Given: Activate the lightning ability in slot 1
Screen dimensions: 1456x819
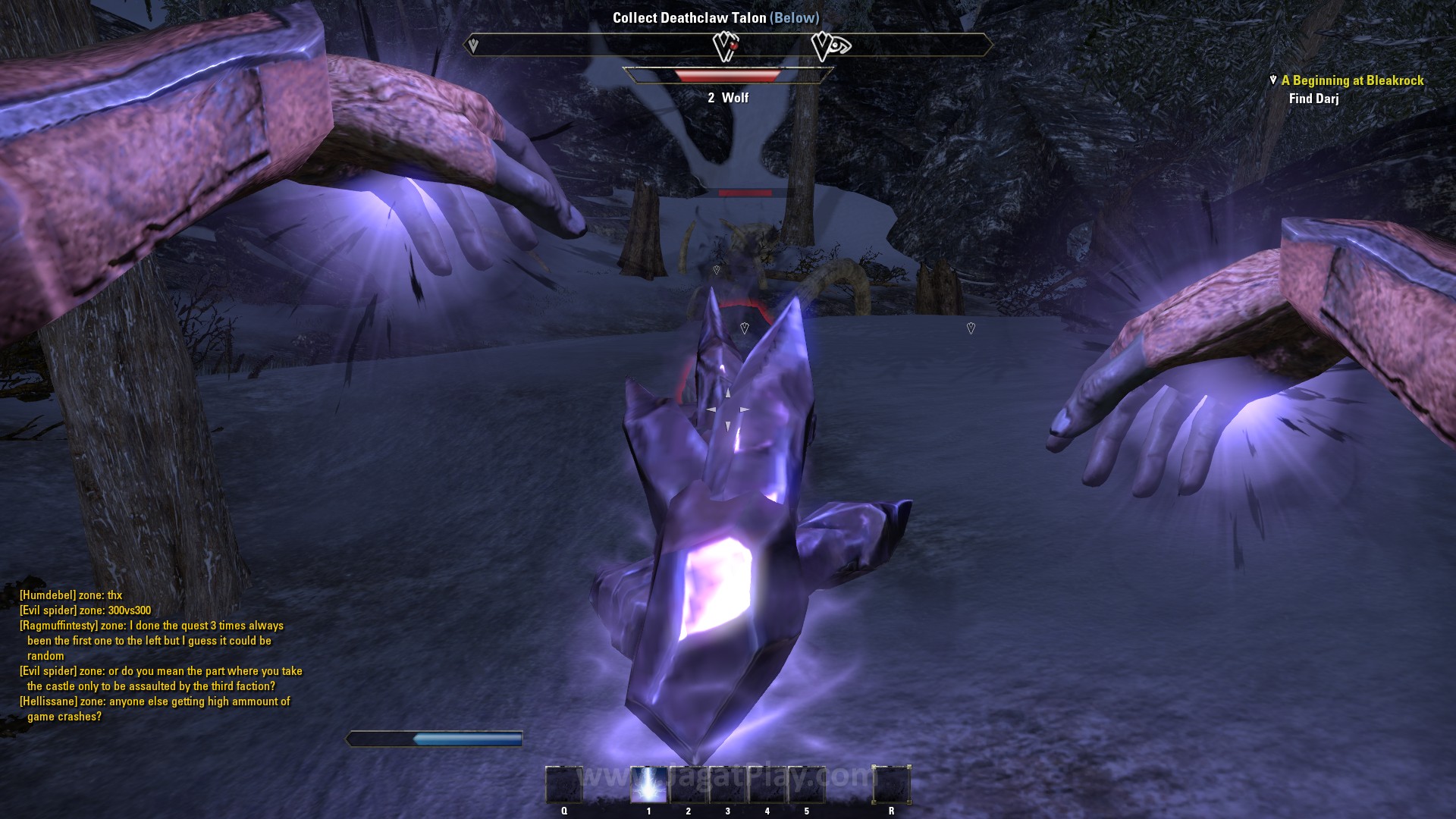Looking at the screenshot, I should (648, 784).
